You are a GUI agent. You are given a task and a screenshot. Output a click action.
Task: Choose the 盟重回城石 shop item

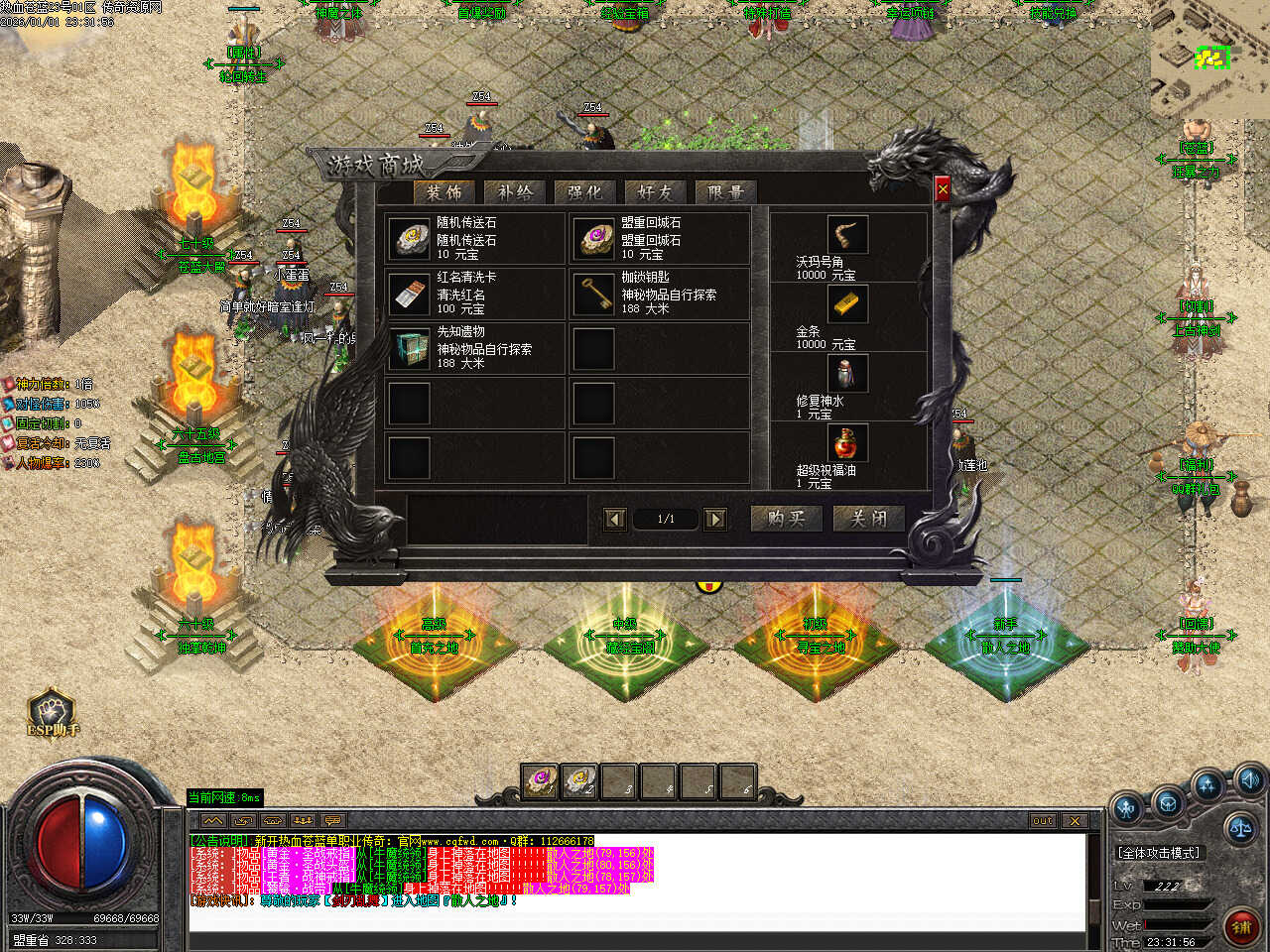tap(593, 239)
